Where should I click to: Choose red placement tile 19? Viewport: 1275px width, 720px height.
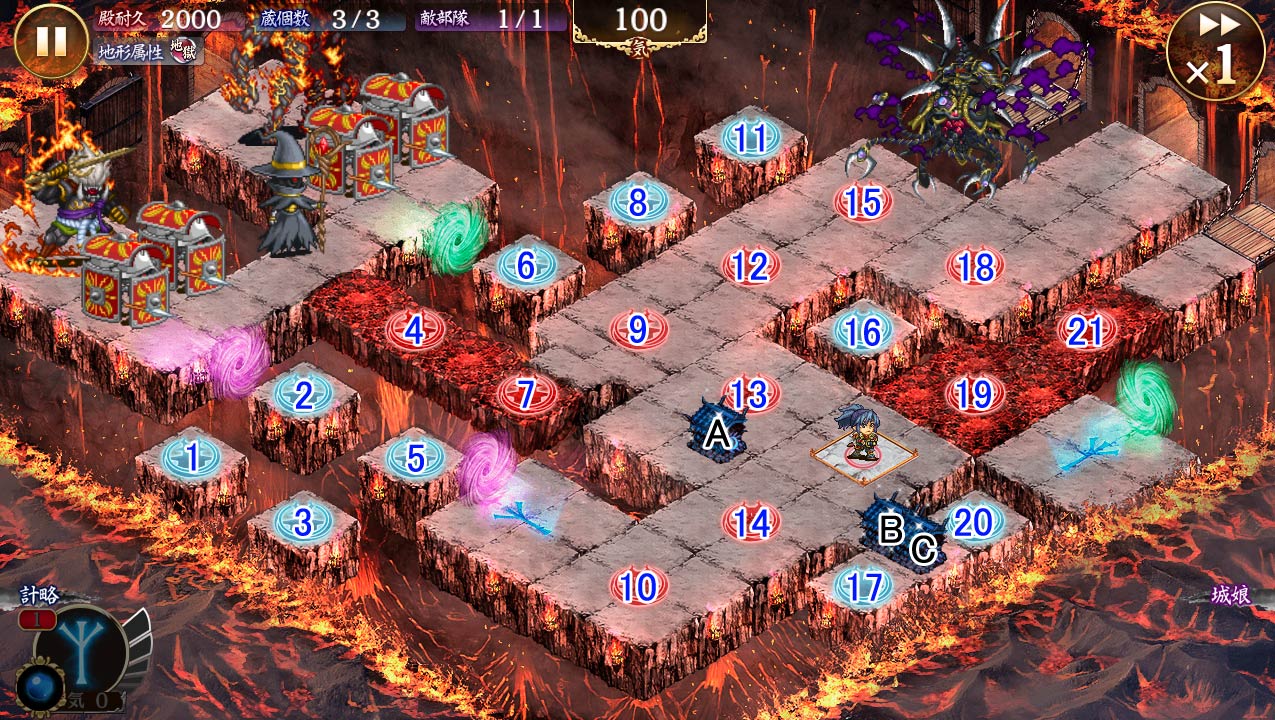pyautogui.click(x=974, y=394)
